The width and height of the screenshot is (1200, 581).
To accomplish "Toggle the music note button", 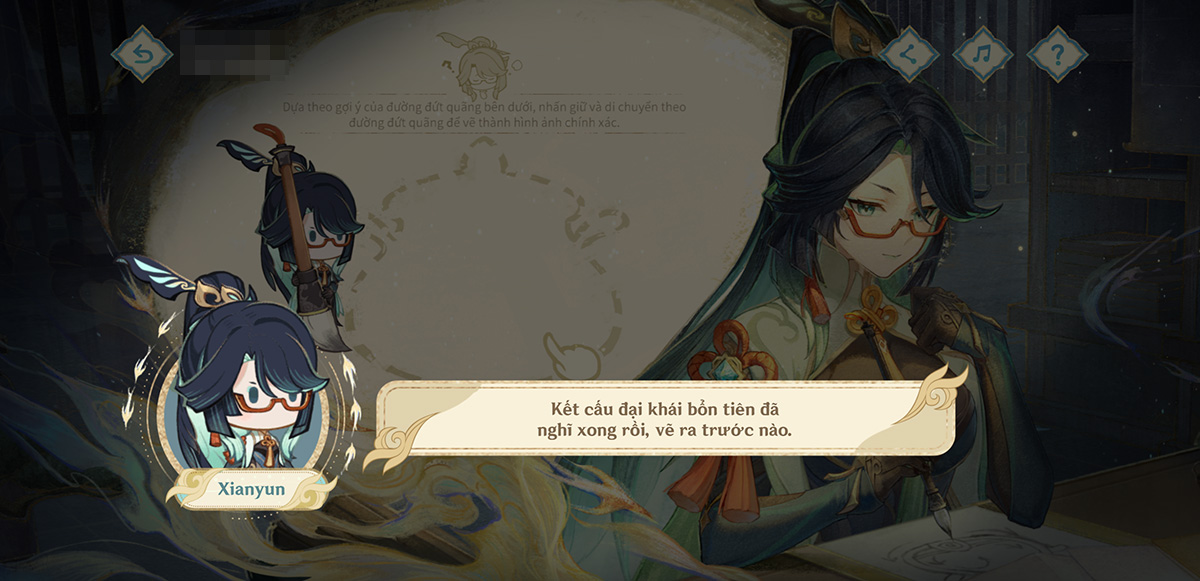I will pos(982,53).
